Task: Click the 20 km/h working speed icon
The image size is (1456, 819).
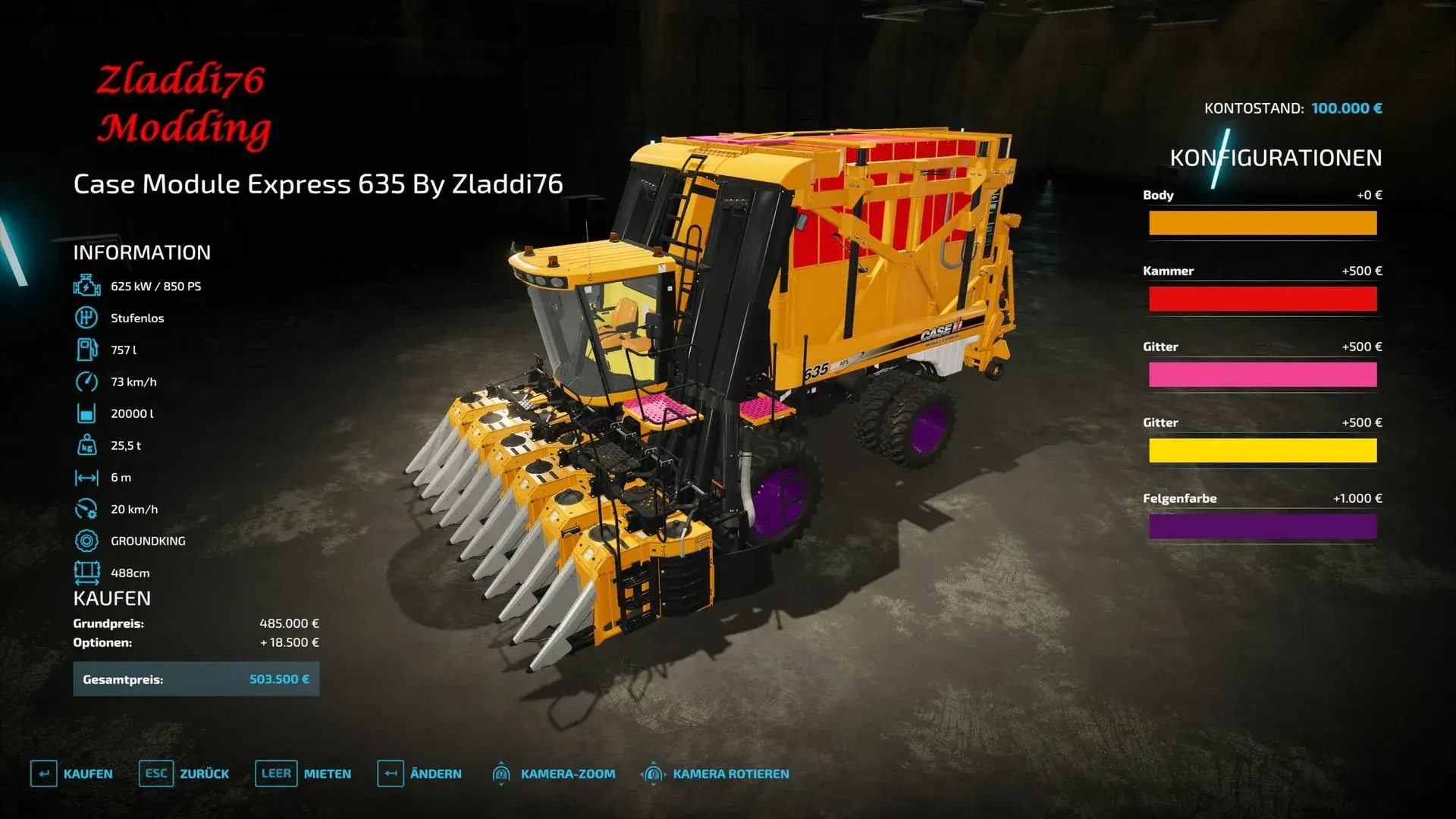Action: pos(87,509)
